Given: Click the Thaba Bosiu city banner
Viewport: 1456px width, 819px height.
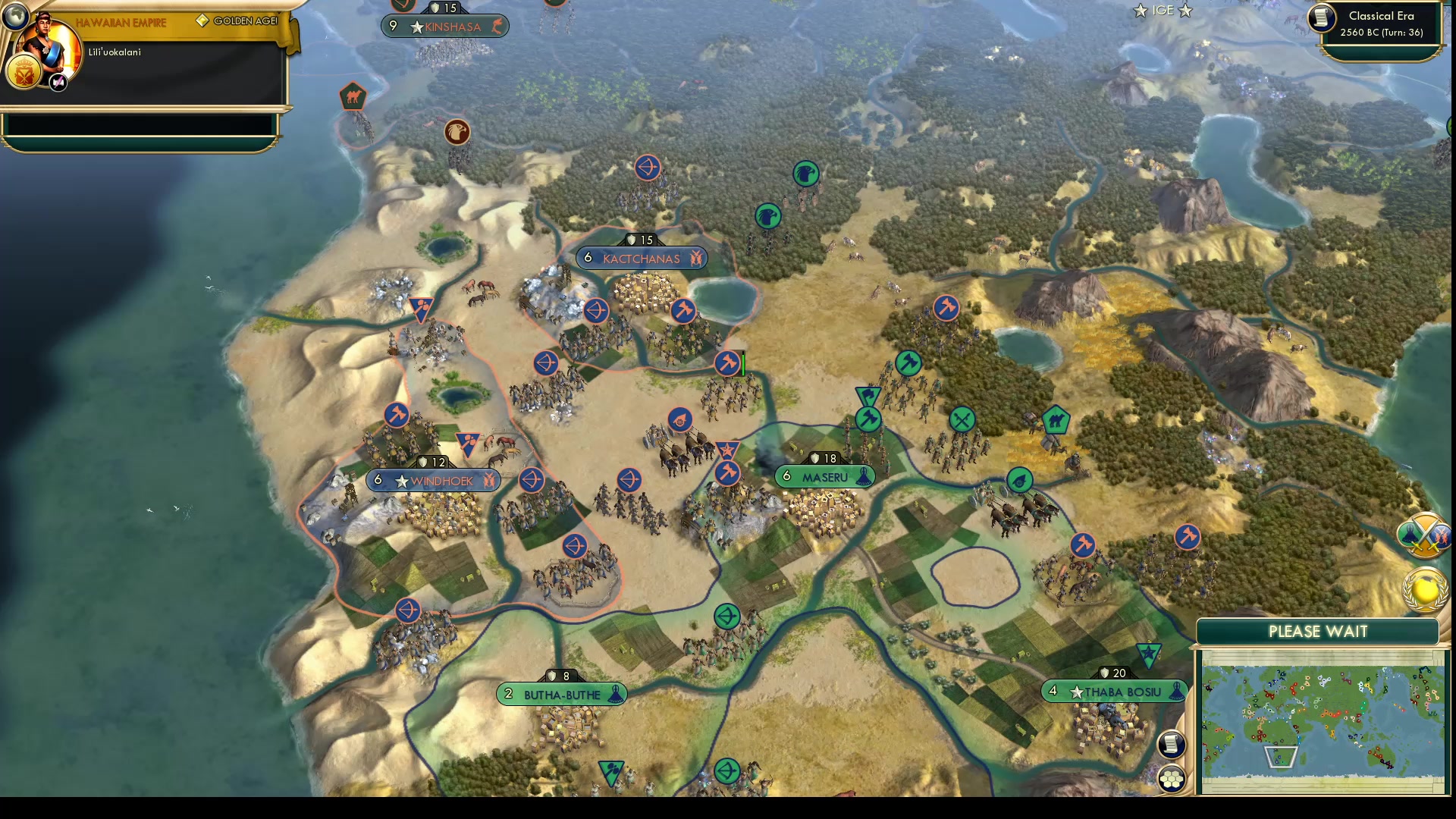Looking at the screenshot, I should [x=1115, y=691].
